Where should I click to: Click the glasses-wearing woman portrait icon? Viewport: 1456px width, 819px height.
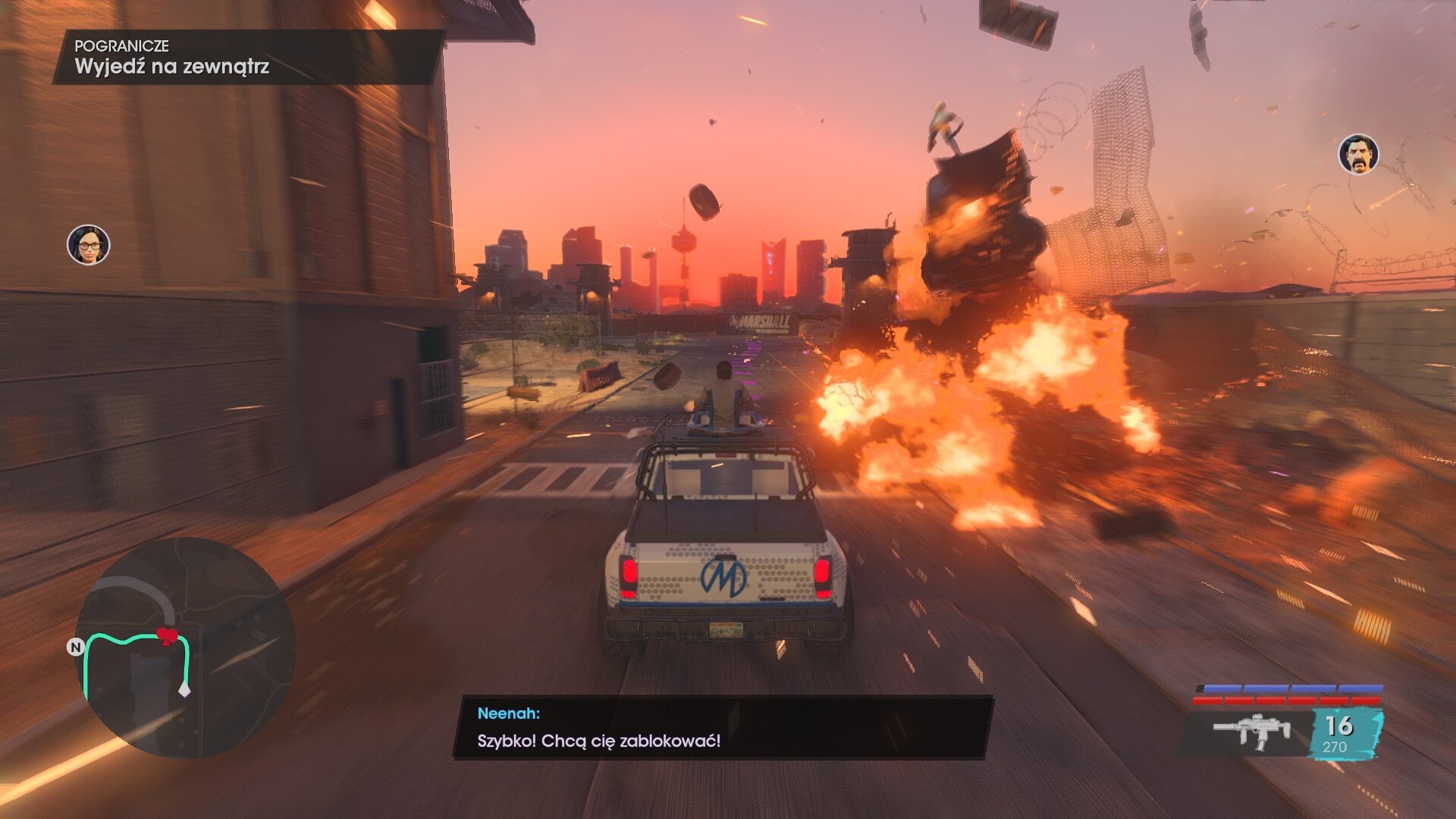coord(89,245)
